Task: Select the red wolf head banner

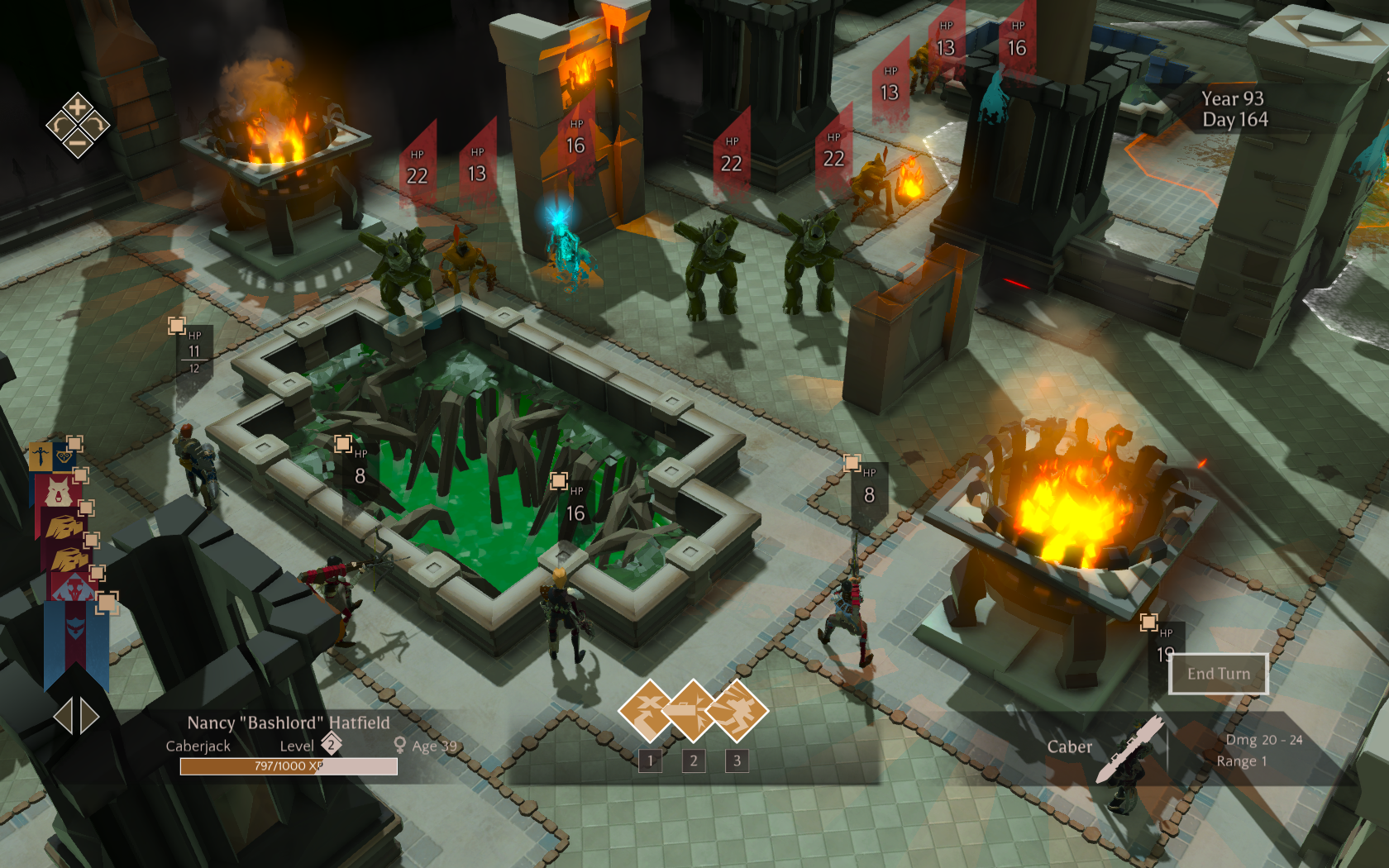Action: coord(58,492)
